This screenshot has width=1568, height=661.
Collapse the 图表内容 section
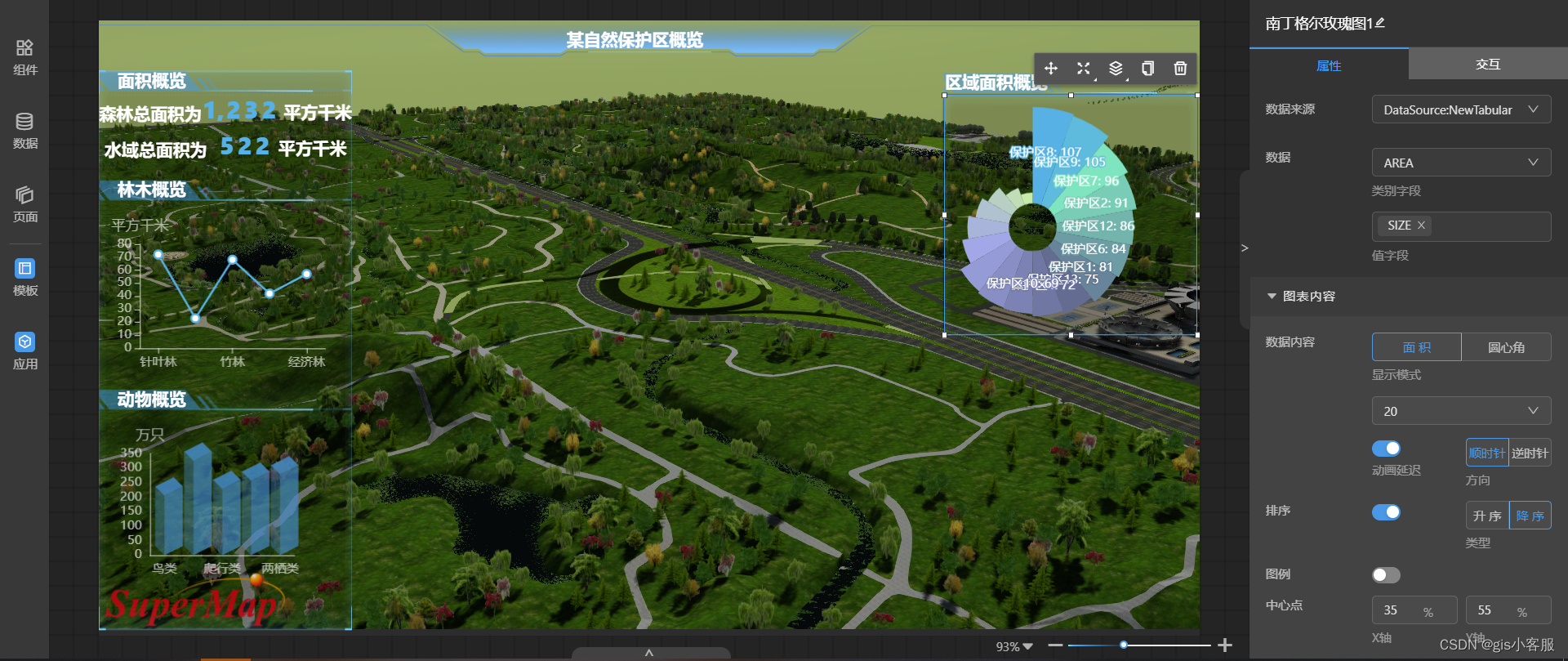tap(1271, 296)
